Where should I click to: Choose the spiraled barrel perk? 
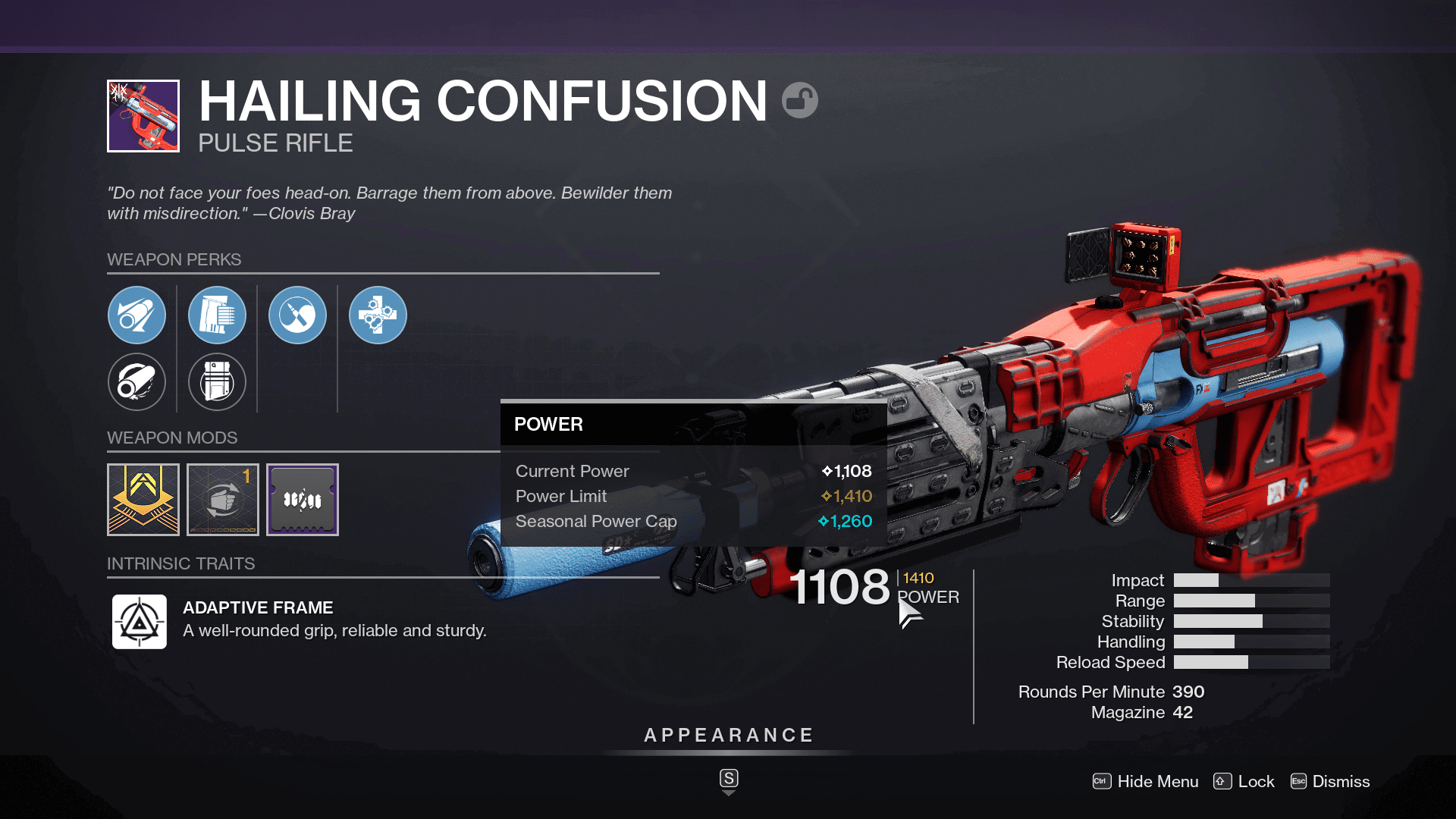pos(136,381)
